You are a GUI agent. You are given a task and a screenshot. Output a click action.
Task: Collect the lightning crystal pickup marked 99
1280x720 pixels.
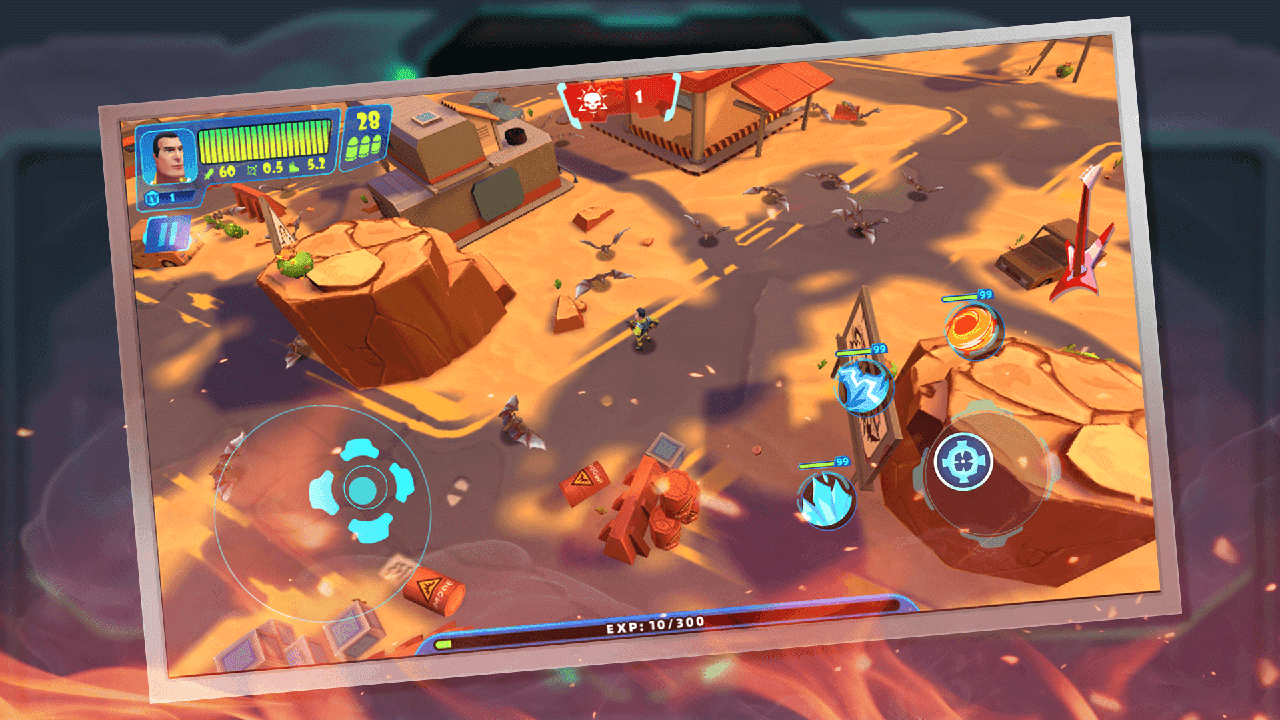[x=863, y=385]
